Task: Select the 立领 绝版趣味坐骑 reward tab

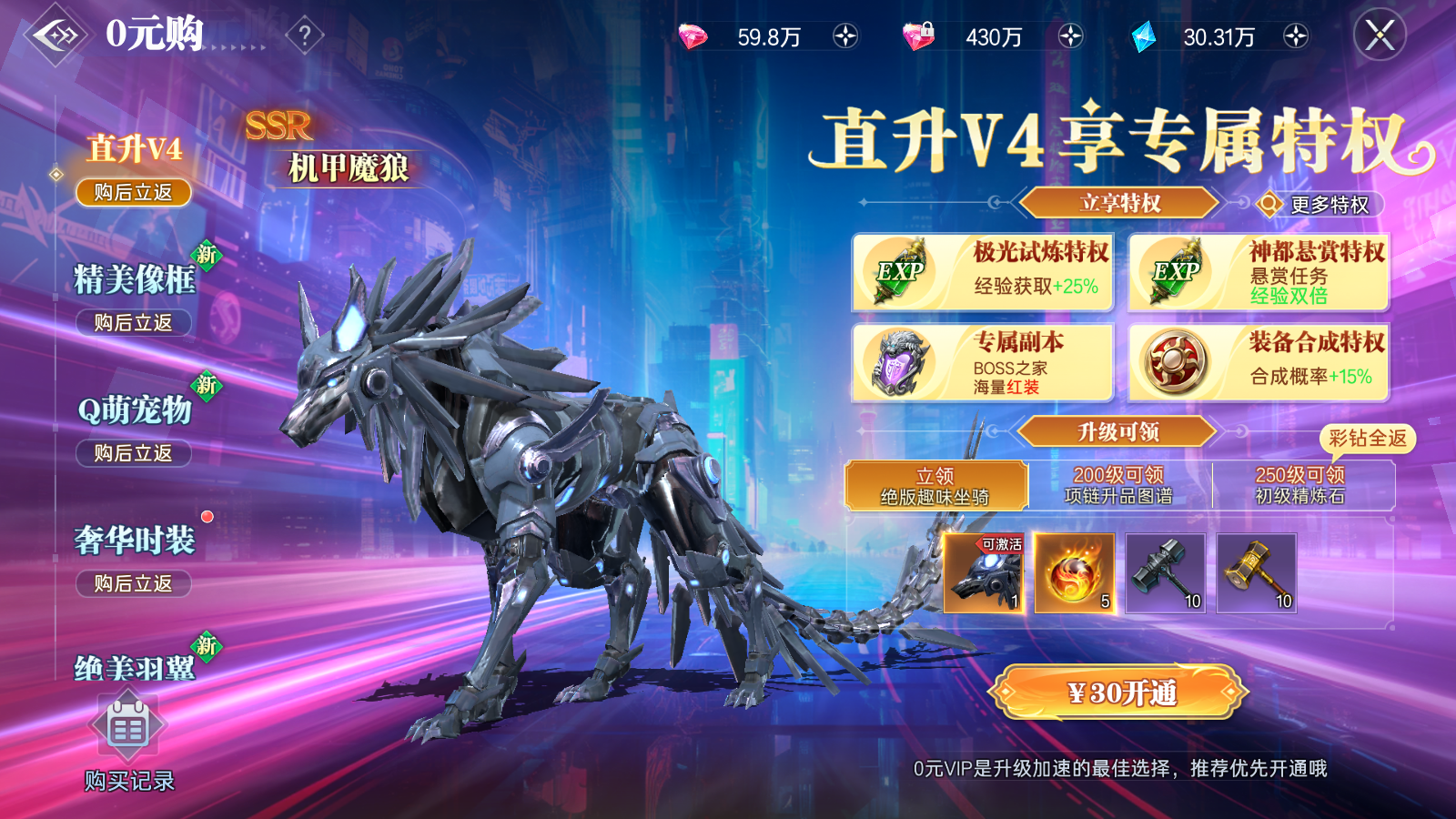Action: 935,484
